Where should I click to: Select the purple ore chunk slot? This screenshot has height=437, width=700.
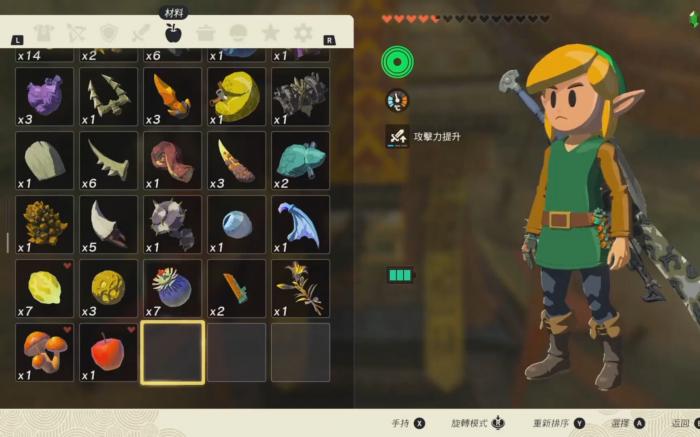pos(44,97)
